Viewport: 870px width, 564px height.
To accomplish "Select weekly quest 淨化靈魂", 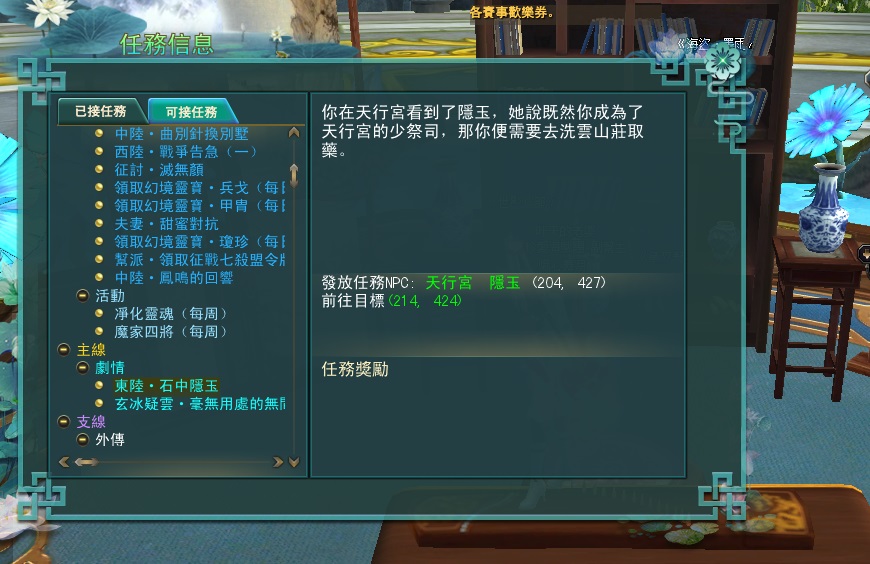I will coord(170,313).
